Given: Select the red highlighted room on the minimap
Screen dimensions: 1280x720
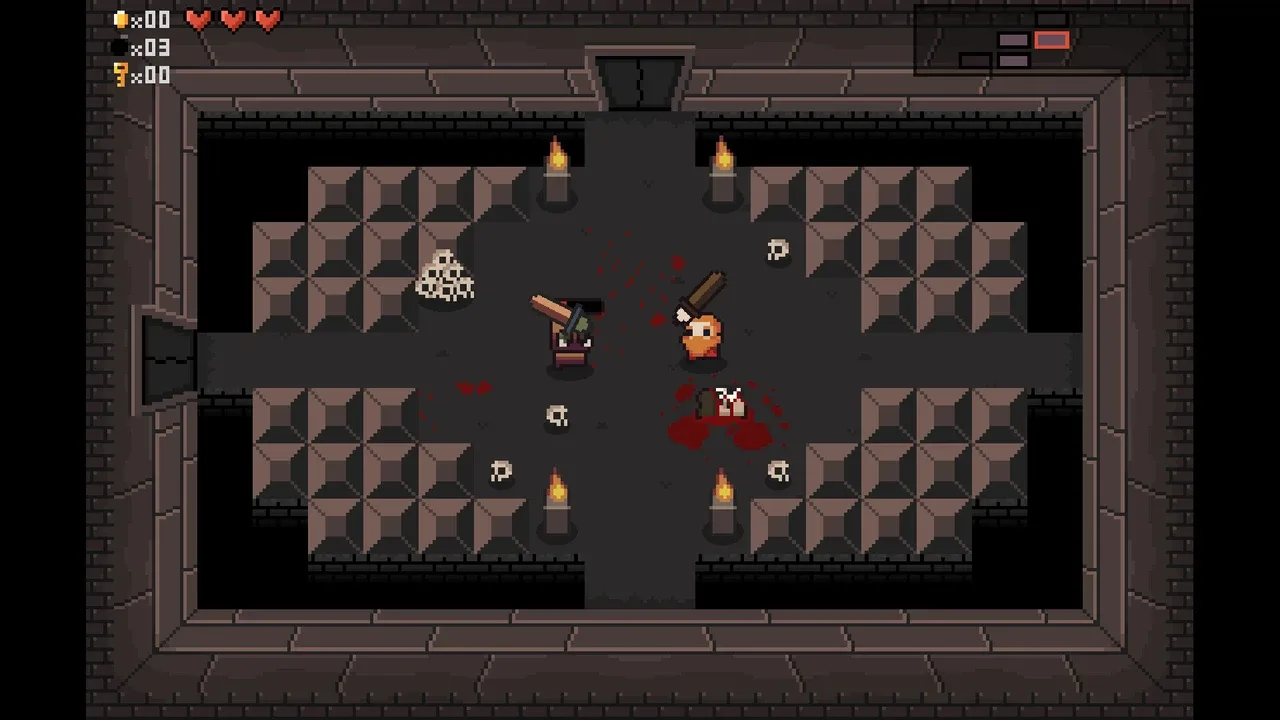Looking at the screenshot, I should pyautogui.click(x=1051, y=40).
